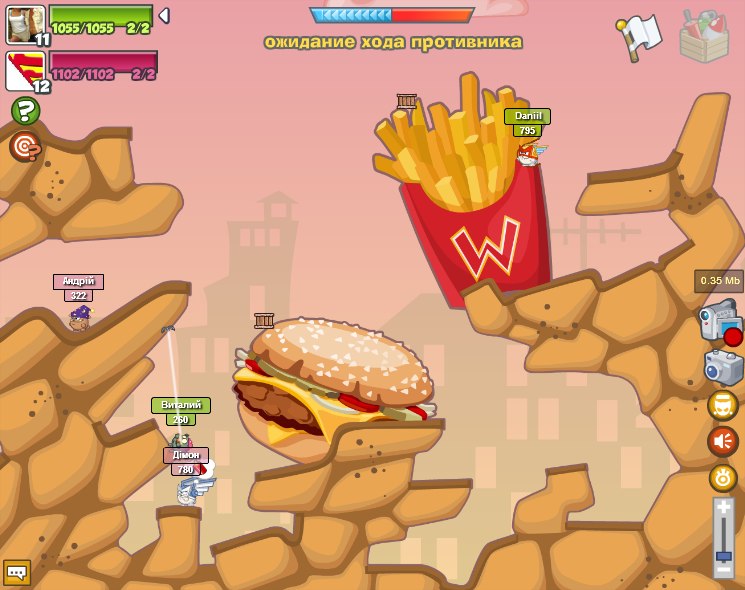Raise the white surrender flag
The image size is (745, 590).
638,36
